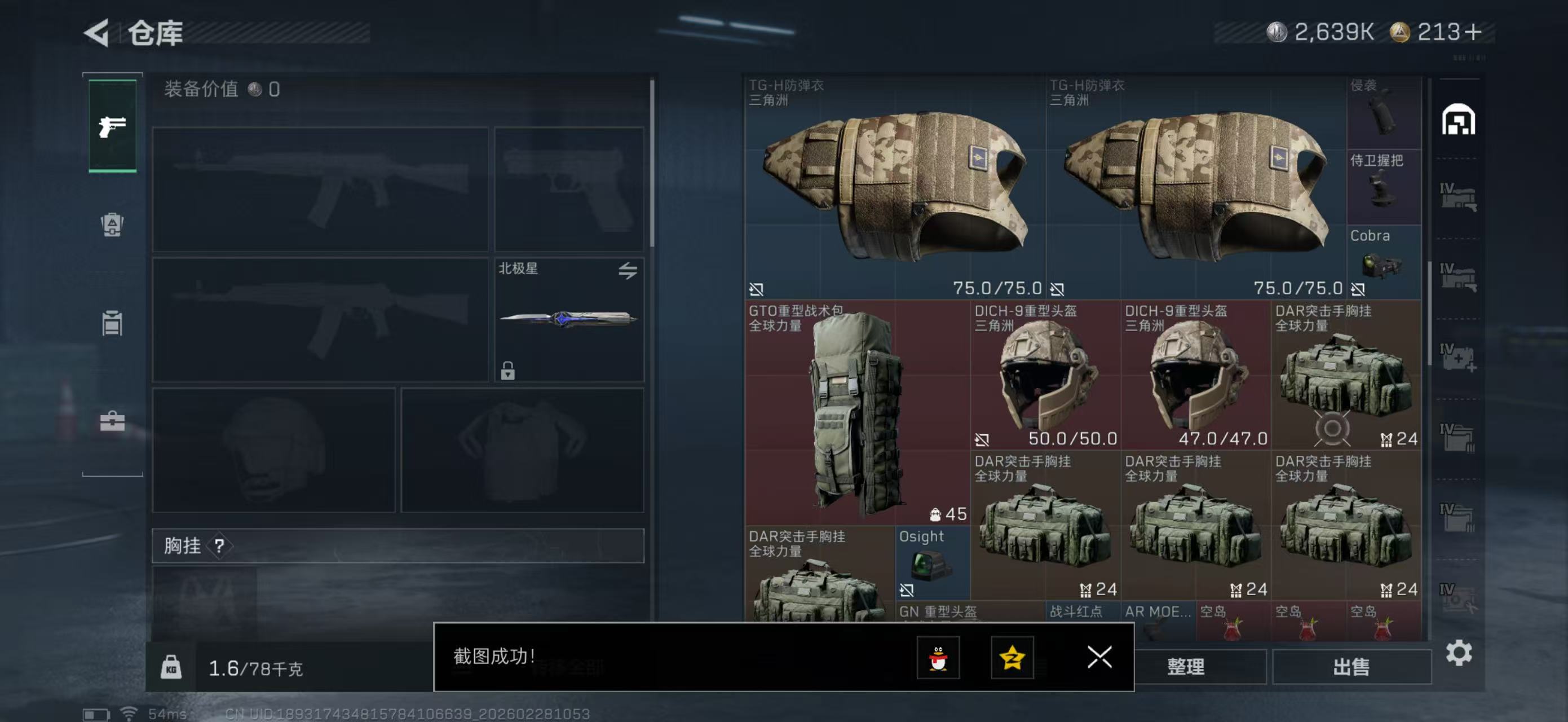
Task: Toggle the lock on 北极星 melee weapon
Action: (x=508, y=371)
